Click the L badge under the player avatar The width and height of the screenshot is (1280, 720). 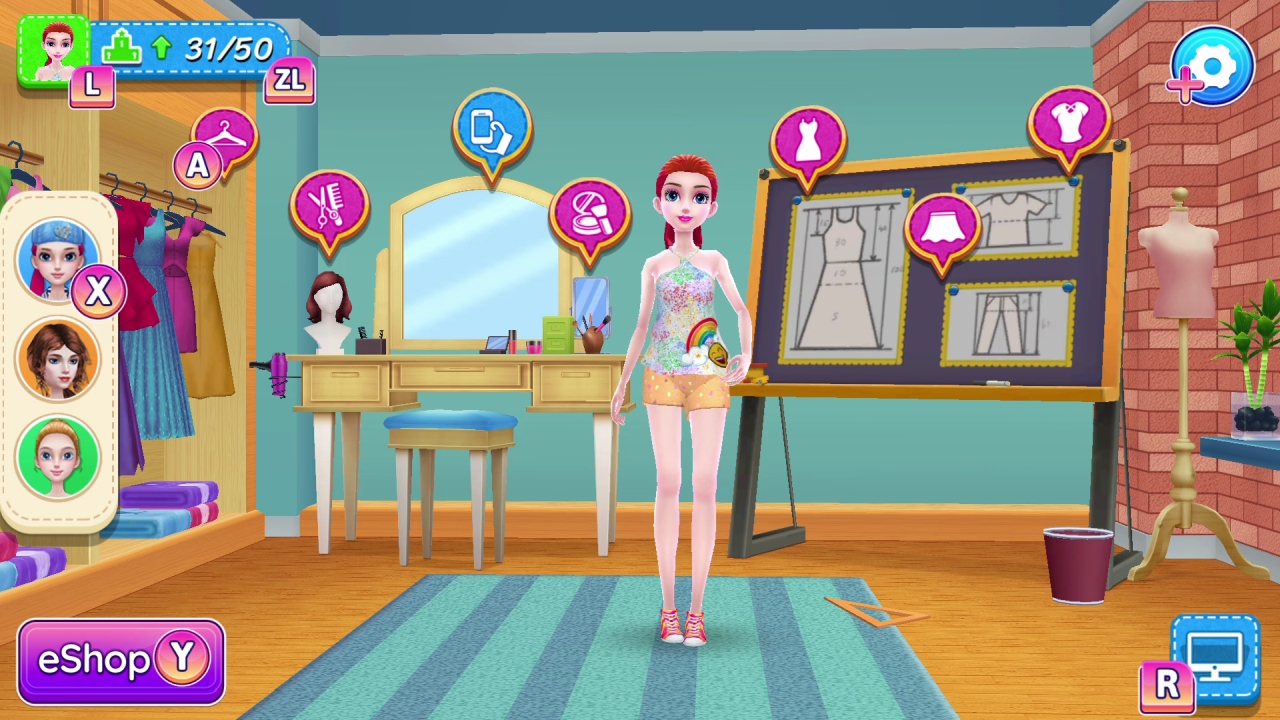pyautogui.click(x=92, y=87)
